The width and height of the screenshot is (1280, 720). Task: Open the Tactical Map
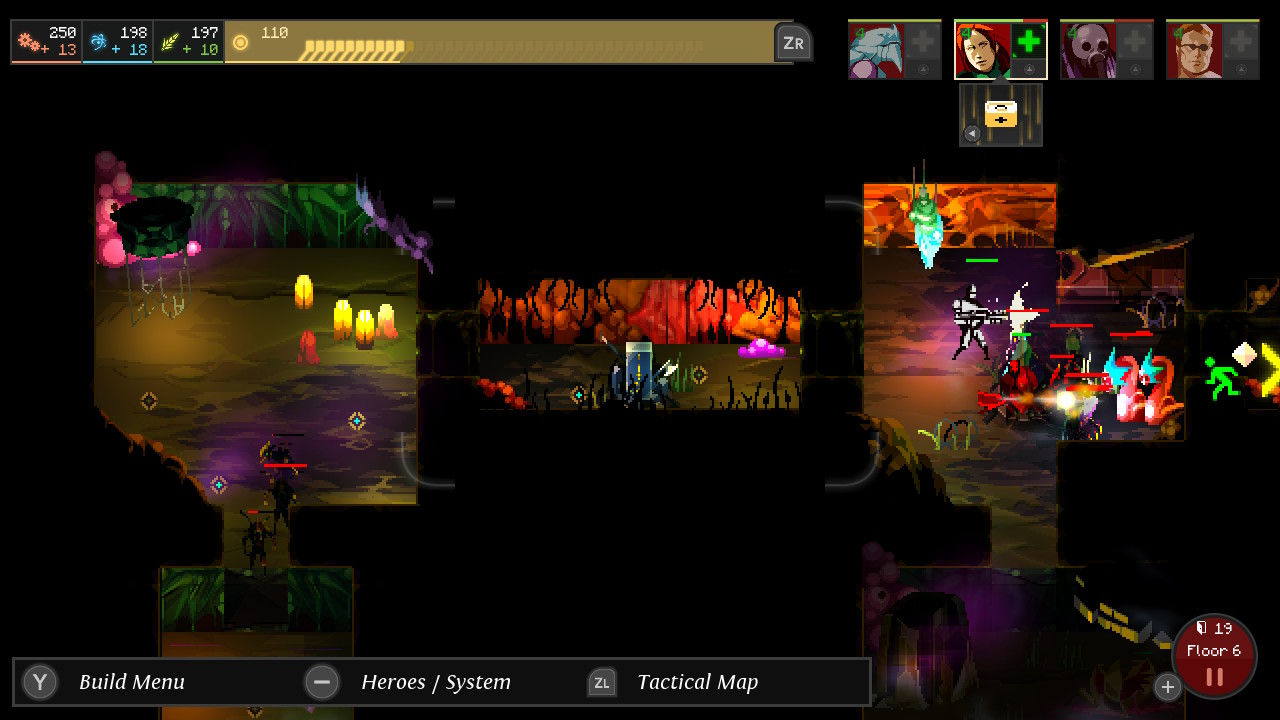(602, 682)
